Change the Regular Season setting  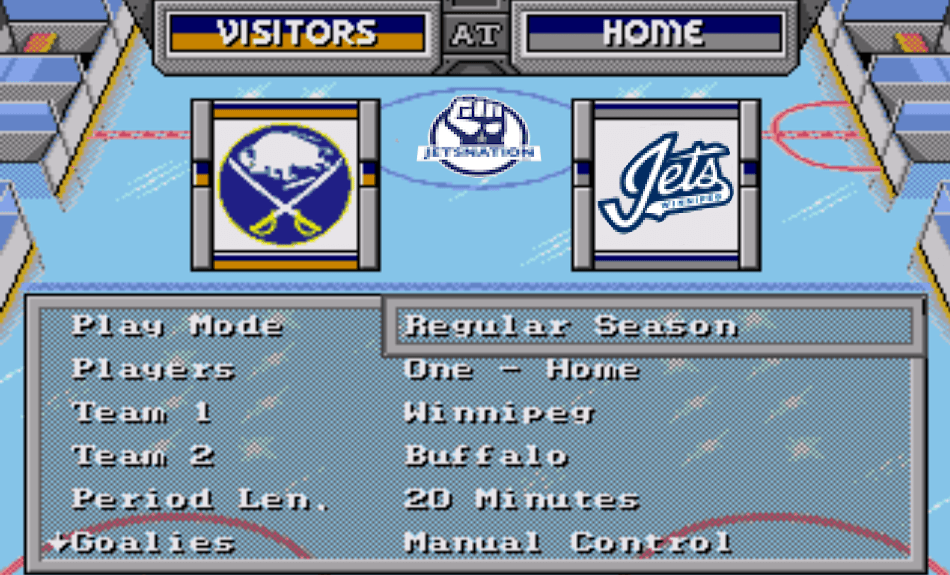coord(571,326)
